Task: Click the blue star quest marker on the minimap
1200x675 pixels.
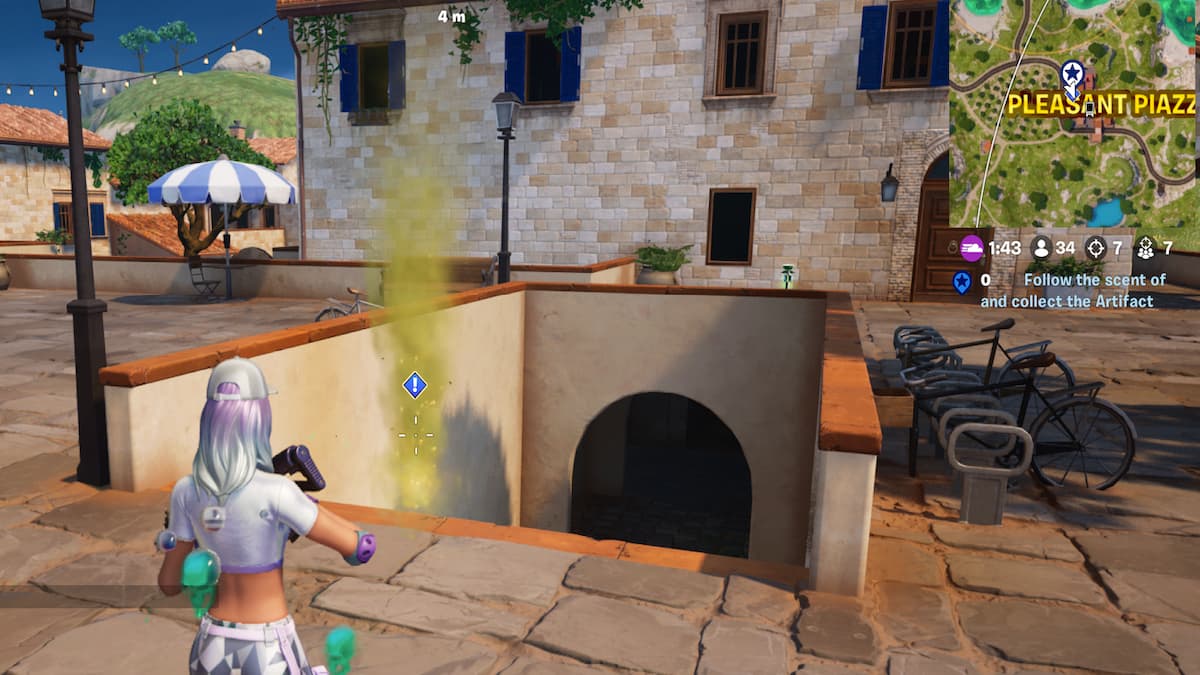Action: (x=1072, y=73)
